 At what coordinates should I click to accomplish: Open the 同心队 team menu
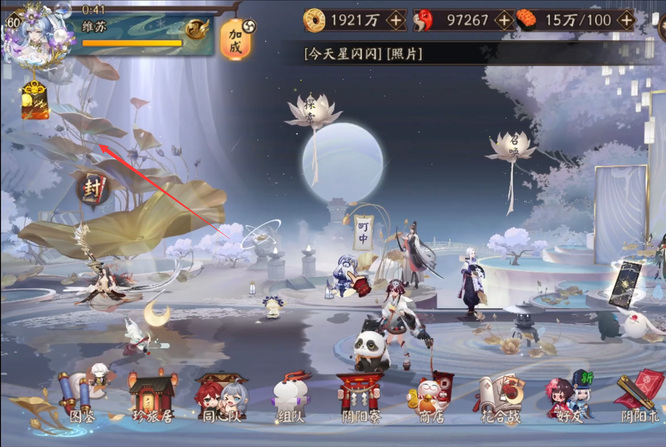220,397
